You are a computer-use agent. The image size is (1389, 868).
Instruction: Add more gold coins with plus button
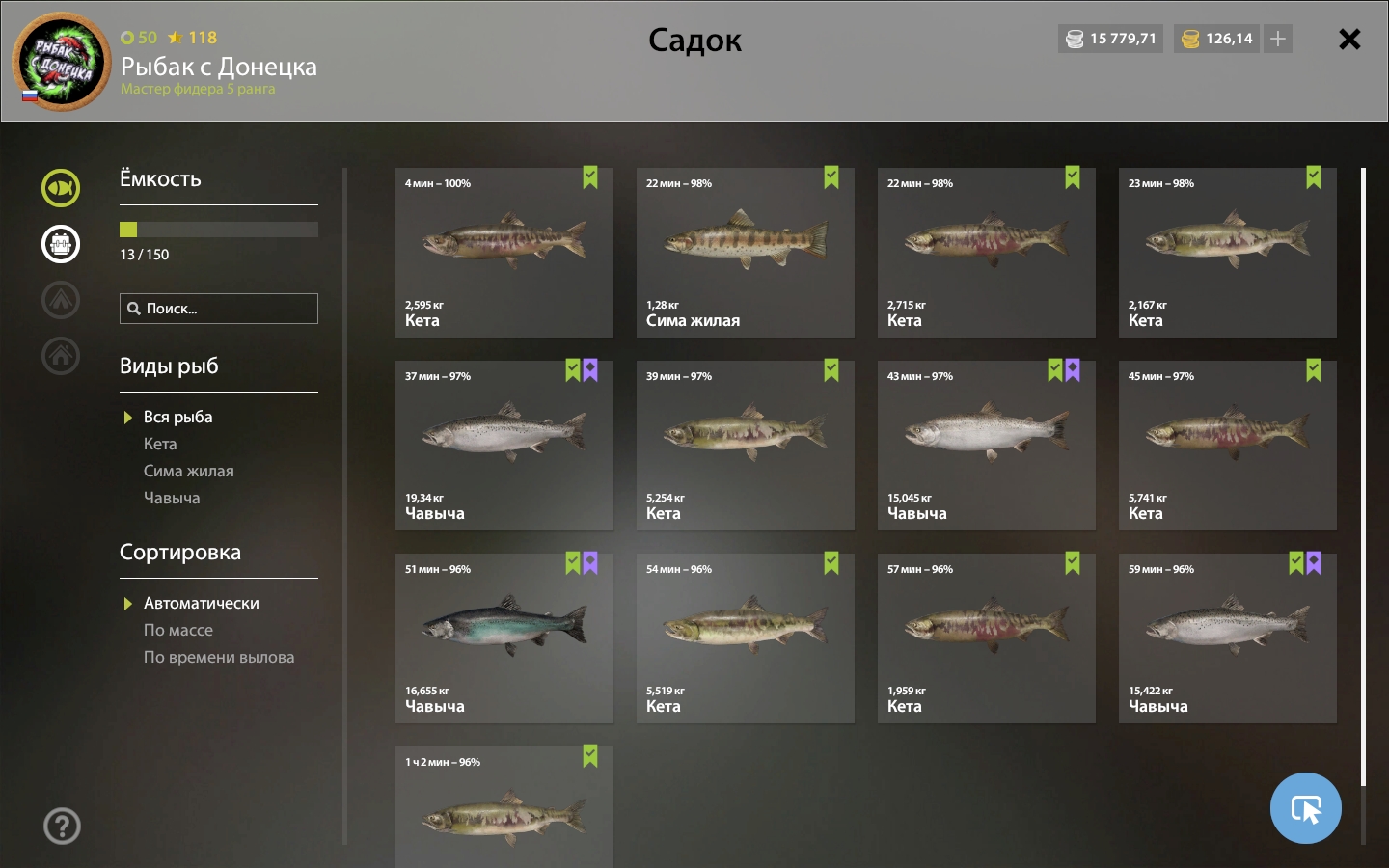(1278, 39)
